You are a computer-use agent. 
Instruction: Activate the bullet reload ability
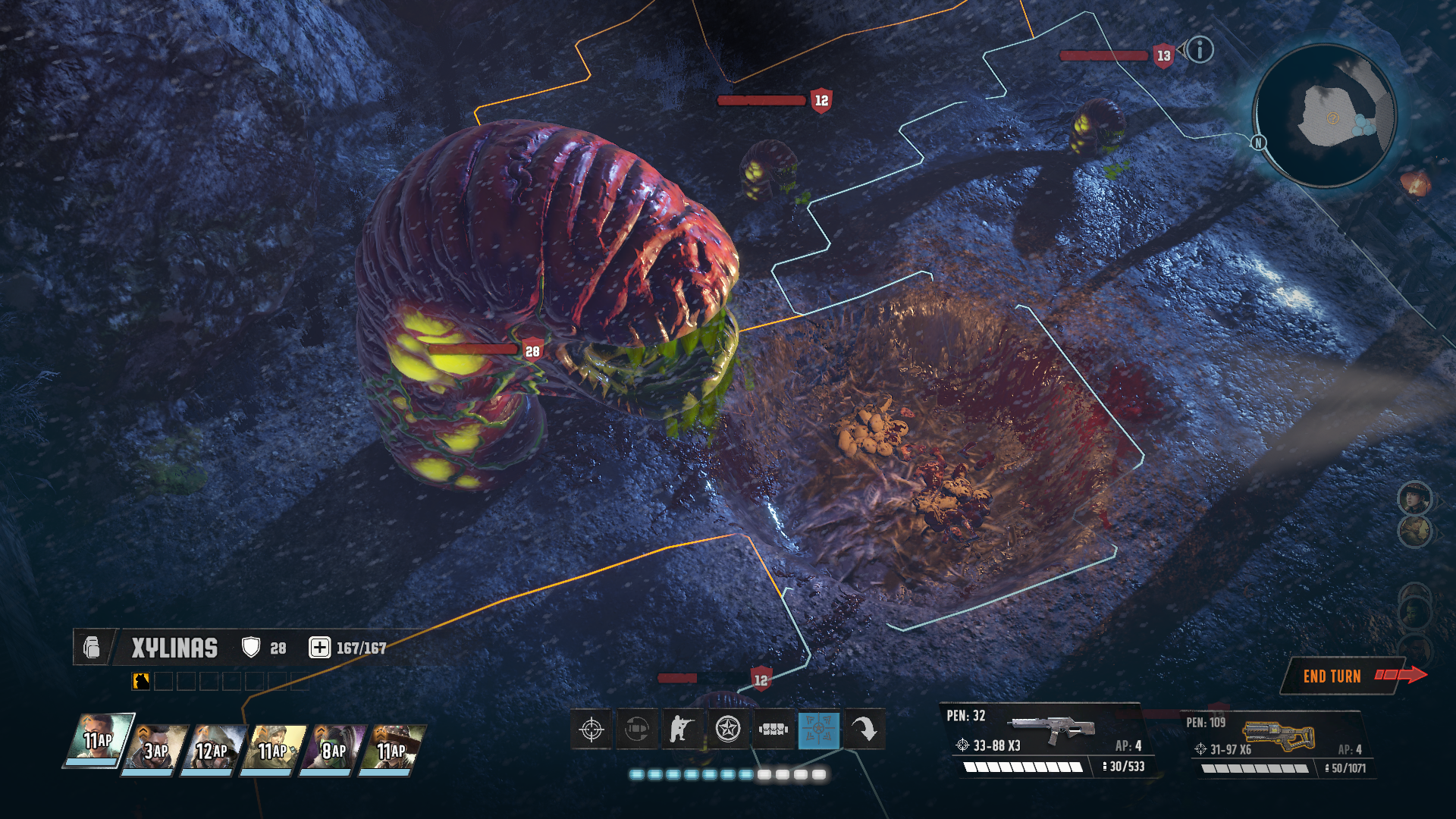[x=637, y=730]
